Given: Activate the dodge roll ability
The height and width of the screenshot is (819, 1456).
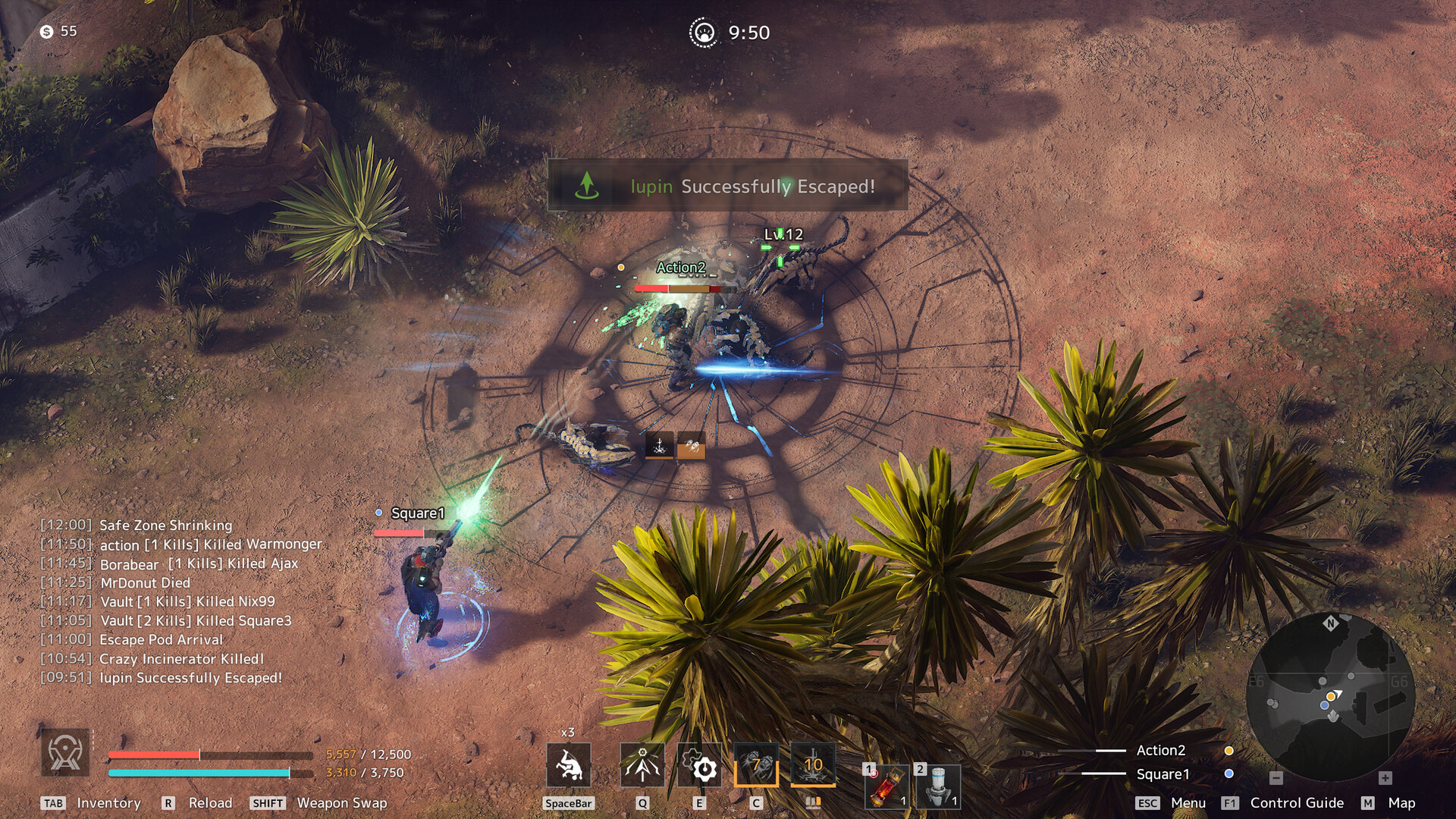Looking at the screenshot, I should (x=568, y=766).
